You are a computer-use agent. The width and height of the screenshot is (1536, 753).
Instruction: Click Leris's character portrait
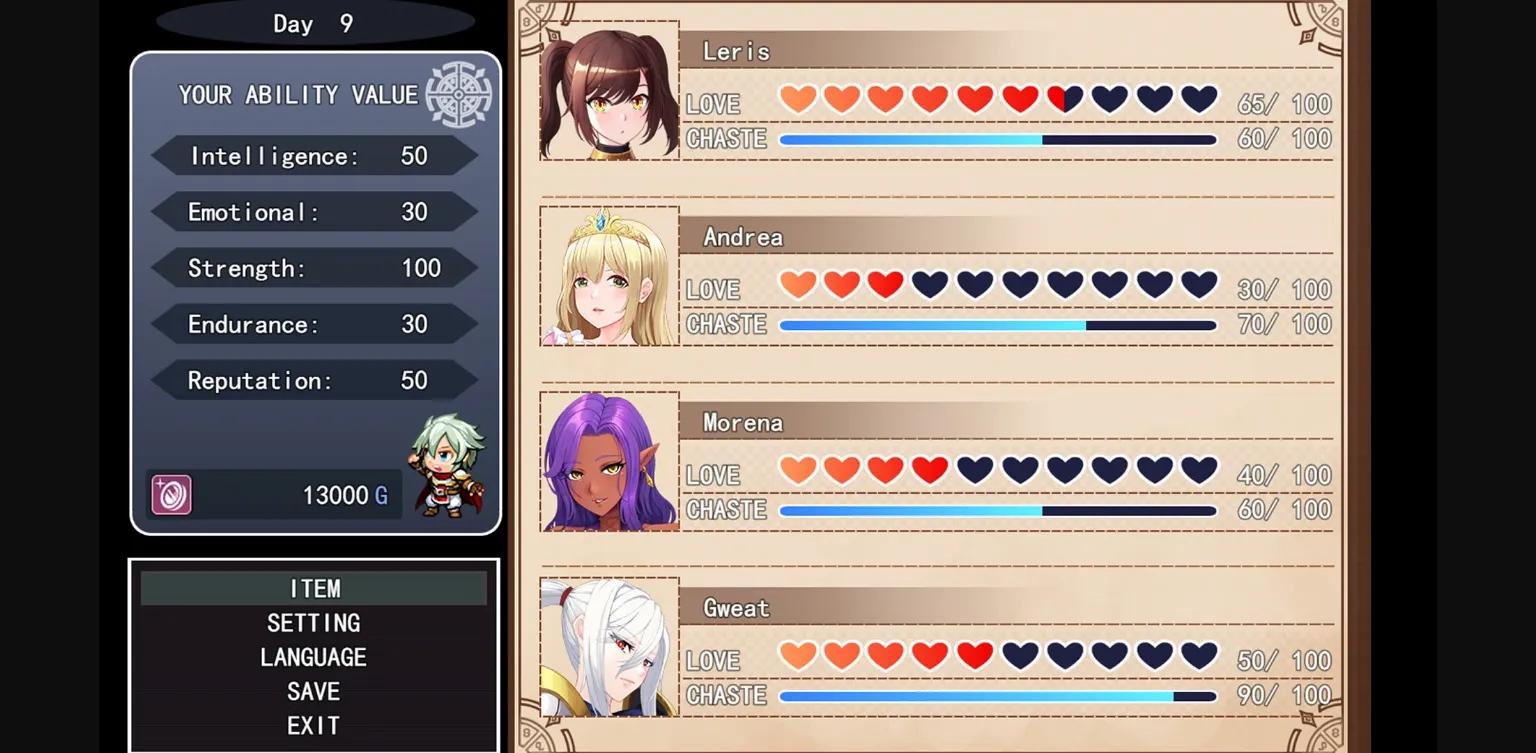[608, 88]
